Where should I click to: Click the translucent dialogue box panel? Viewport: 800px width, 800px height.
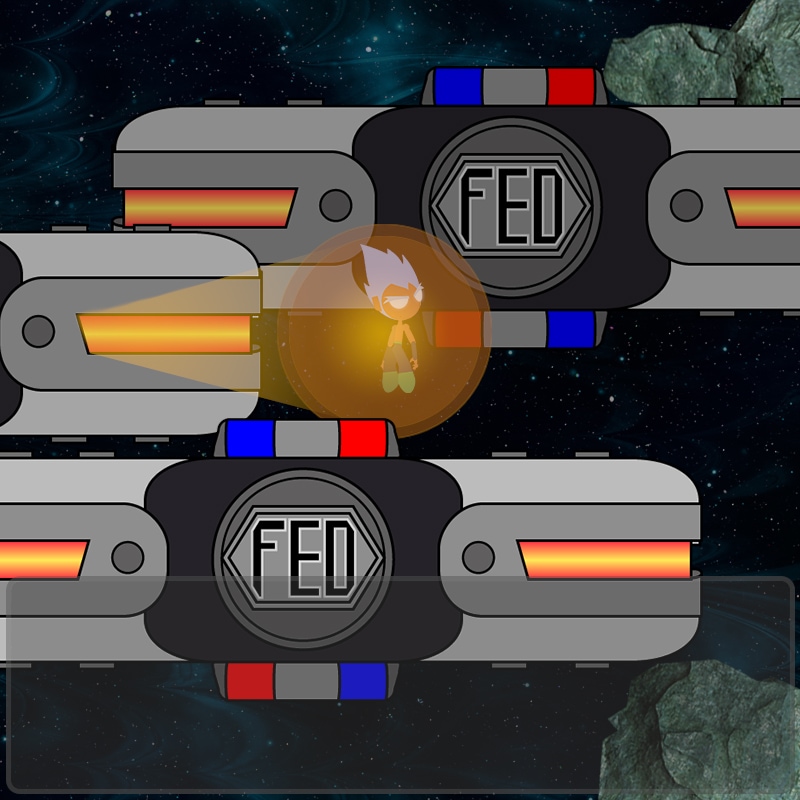[400, 685]
